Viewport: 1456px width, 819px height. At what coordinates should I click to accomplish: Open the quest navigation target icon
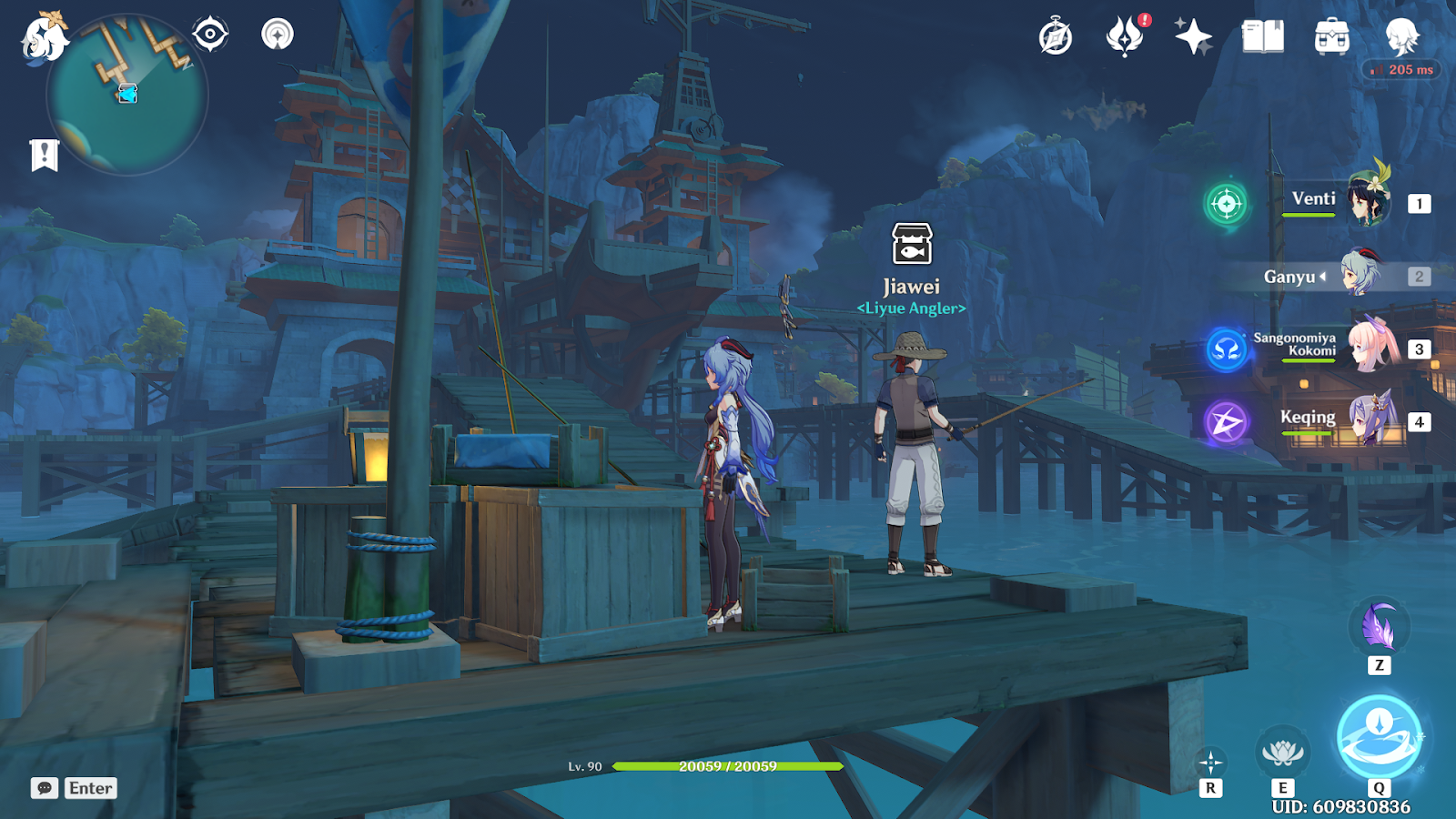click(210, 35)
